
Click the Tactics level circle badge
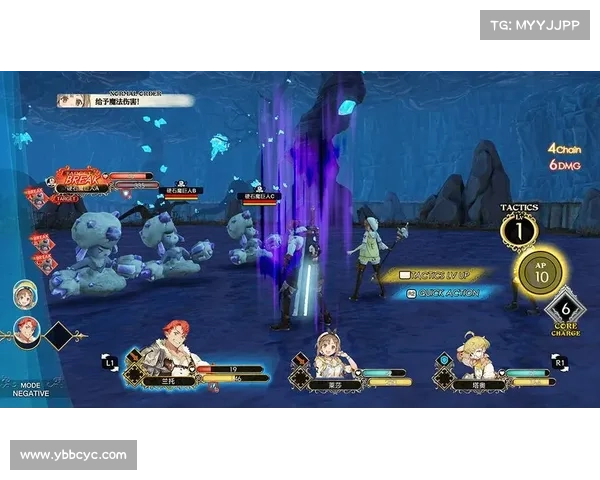click(x=519, y=232)
